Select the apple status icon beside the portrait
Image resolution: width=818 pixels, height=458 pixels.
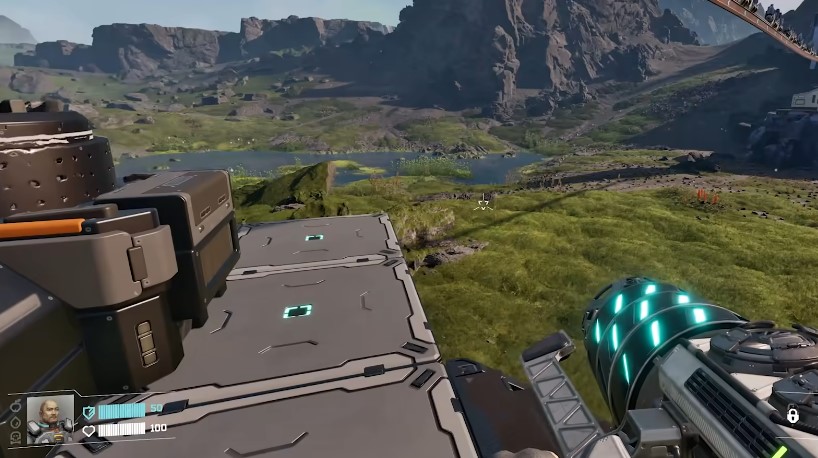(16, 406)
